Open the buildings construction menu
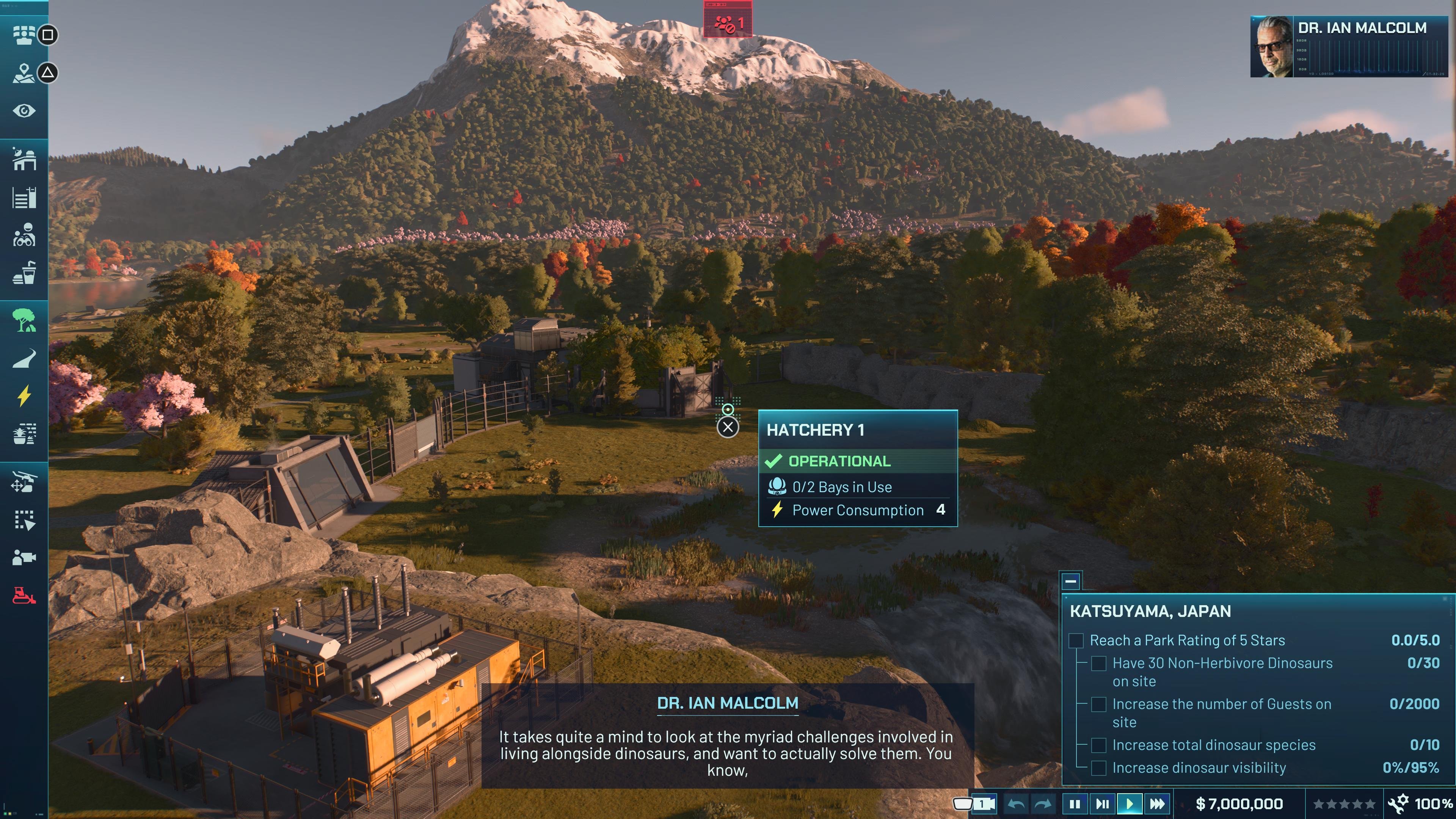 (25, 159)
